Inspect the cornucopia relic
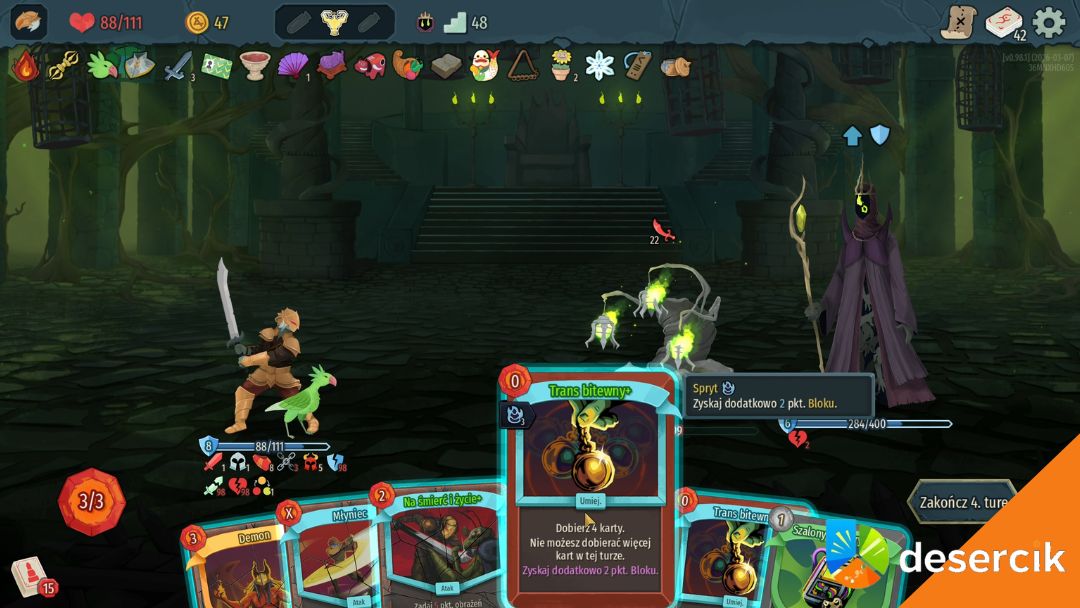Screen dimensions: 1080x608 tap(407, 66)
